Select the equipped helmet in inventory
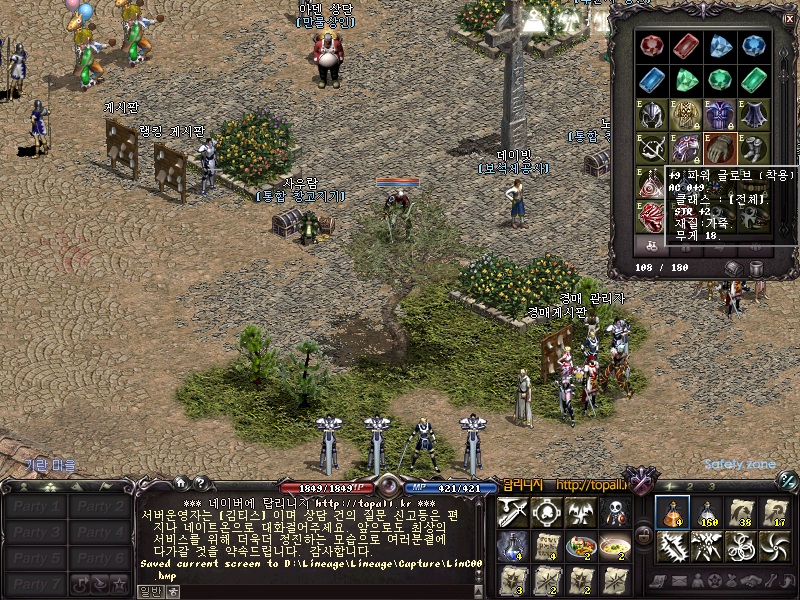The width and height of the screenshot is (800, 600). pyautogui.click(x=652, y=114)
